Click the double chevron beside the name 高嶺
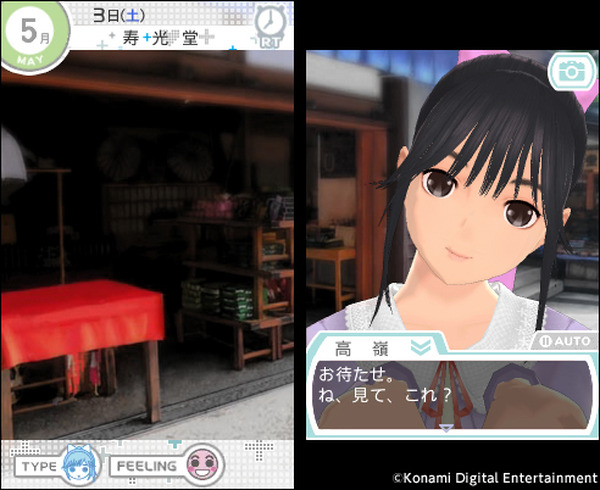600x490 pixels. [x=421, y=346]
